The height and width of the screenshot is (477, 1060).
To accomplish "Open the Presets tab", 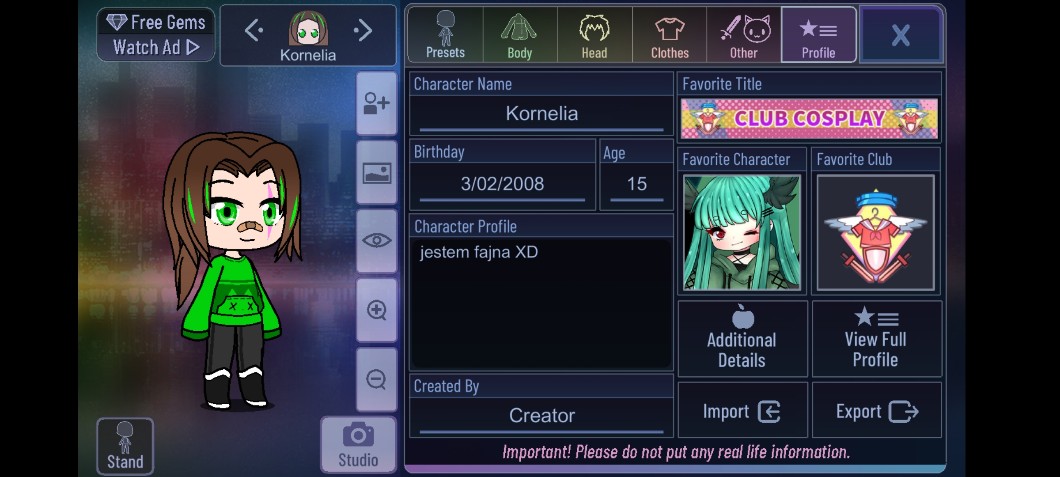I will click(445, 35).
